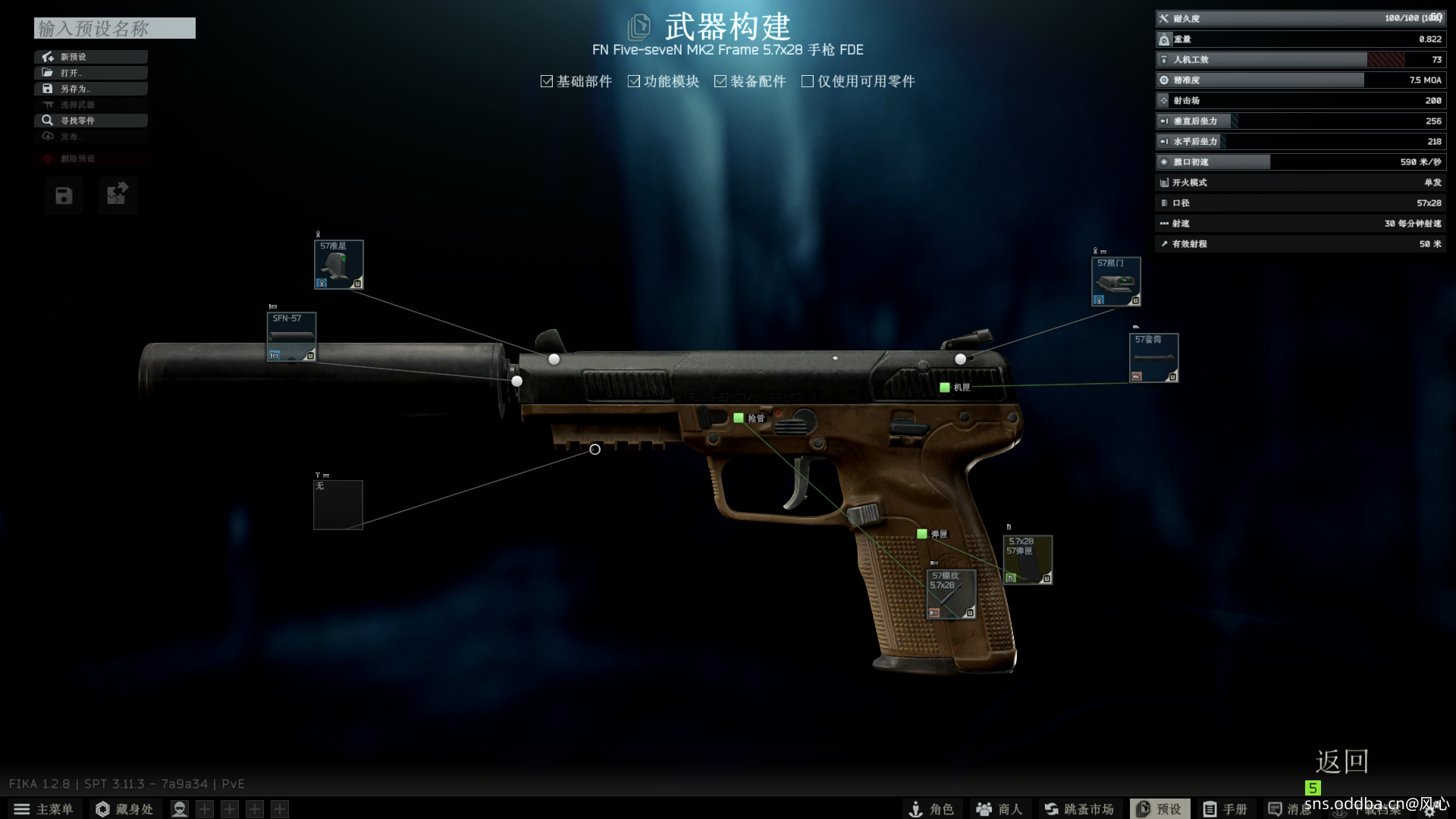Switch to the 藏身处 hideout tab
The height and width of the screenshot is (819, 1456).
(x=125, y=809)
